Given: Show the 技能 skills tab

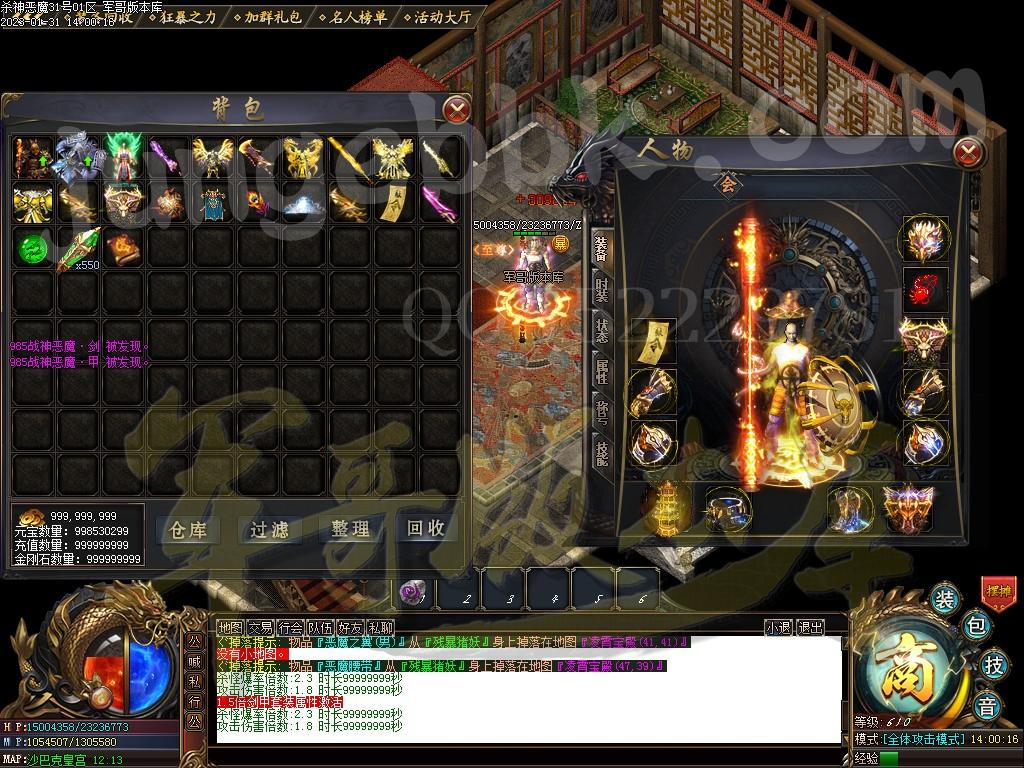Looking at the screenshot, I should (601, 452).
